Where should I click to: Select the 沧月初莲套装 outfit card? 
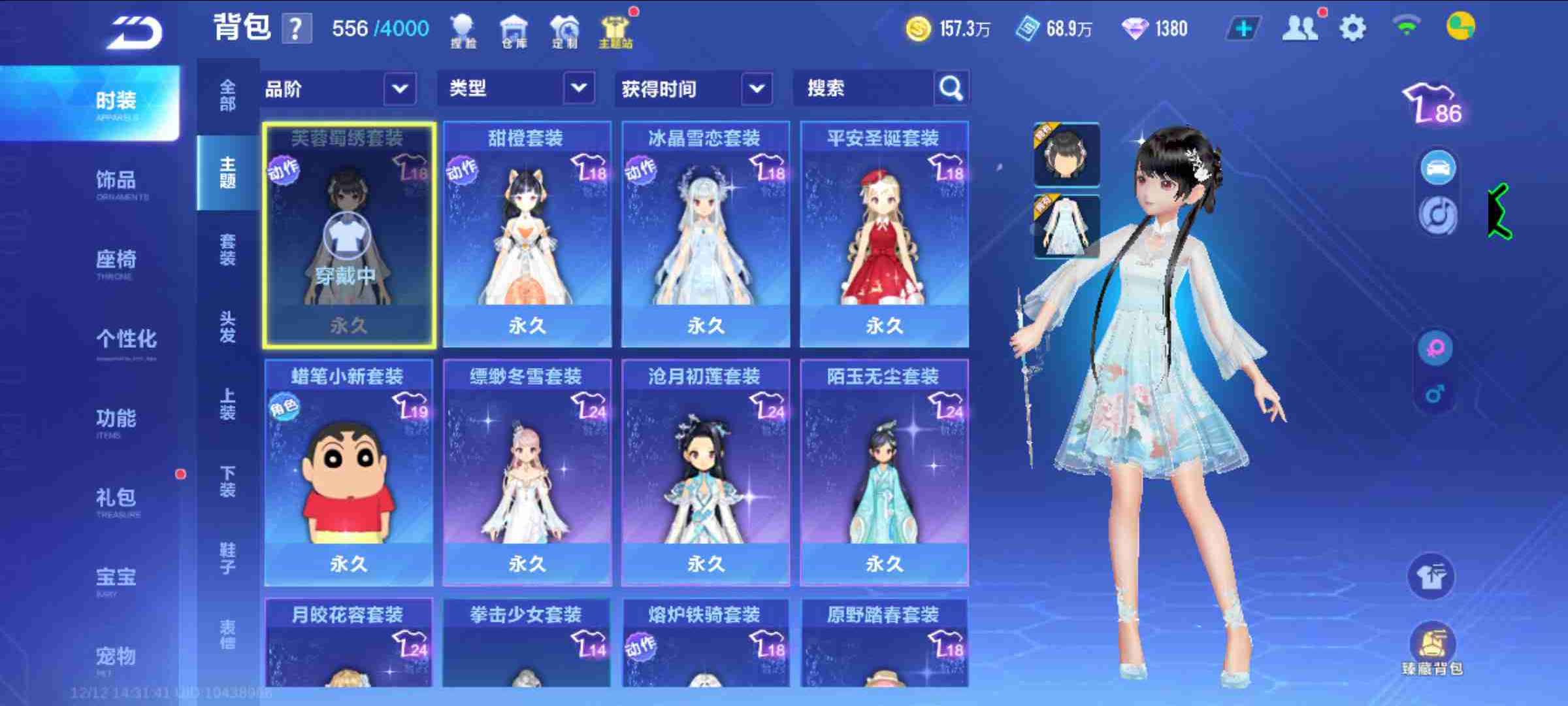pyautogui.click(x=705, y=472)
